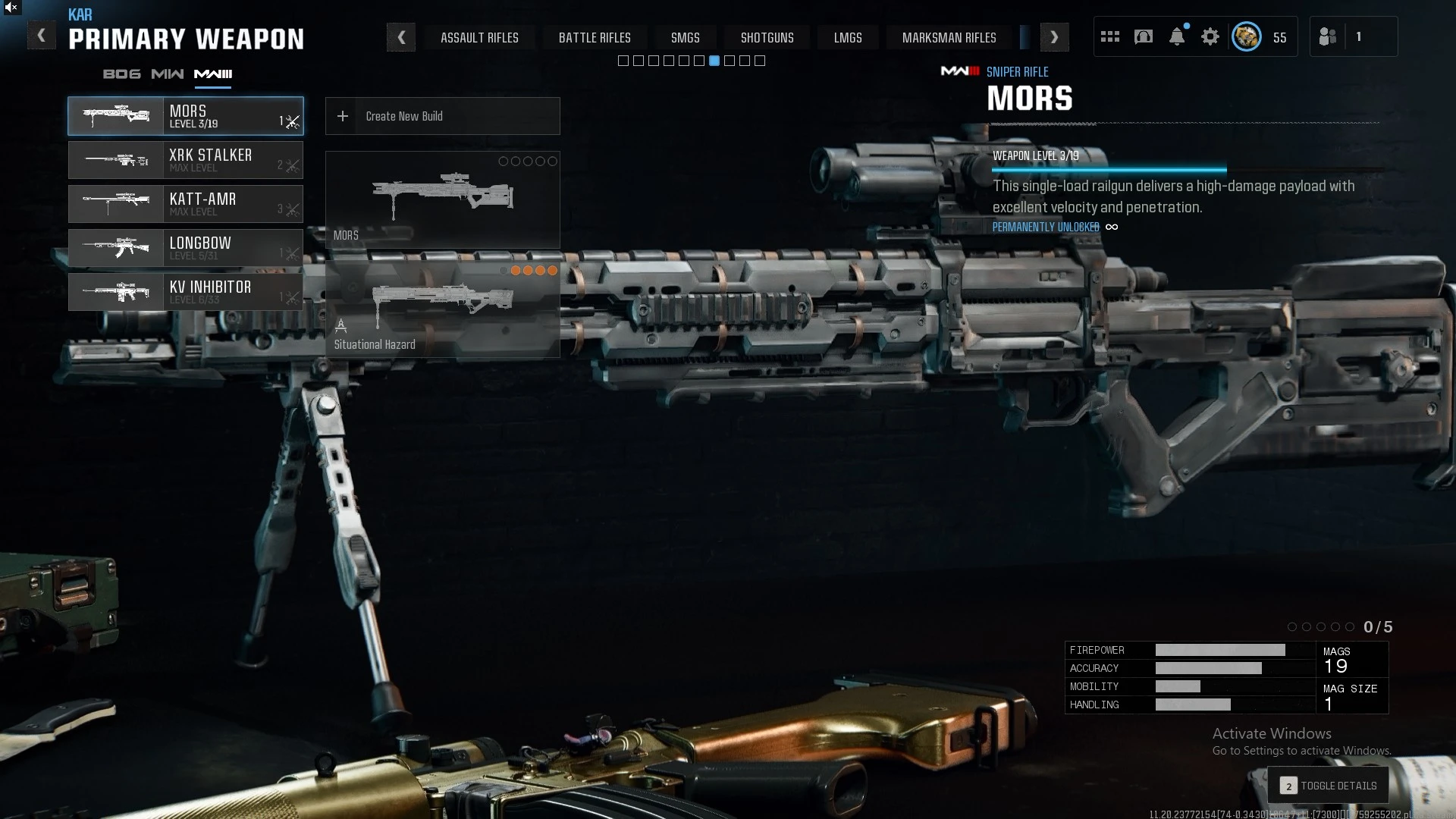Select the MORS sniper rifle row
Image resolution: width=1456 pixels, height=819 pixels.
186,116
